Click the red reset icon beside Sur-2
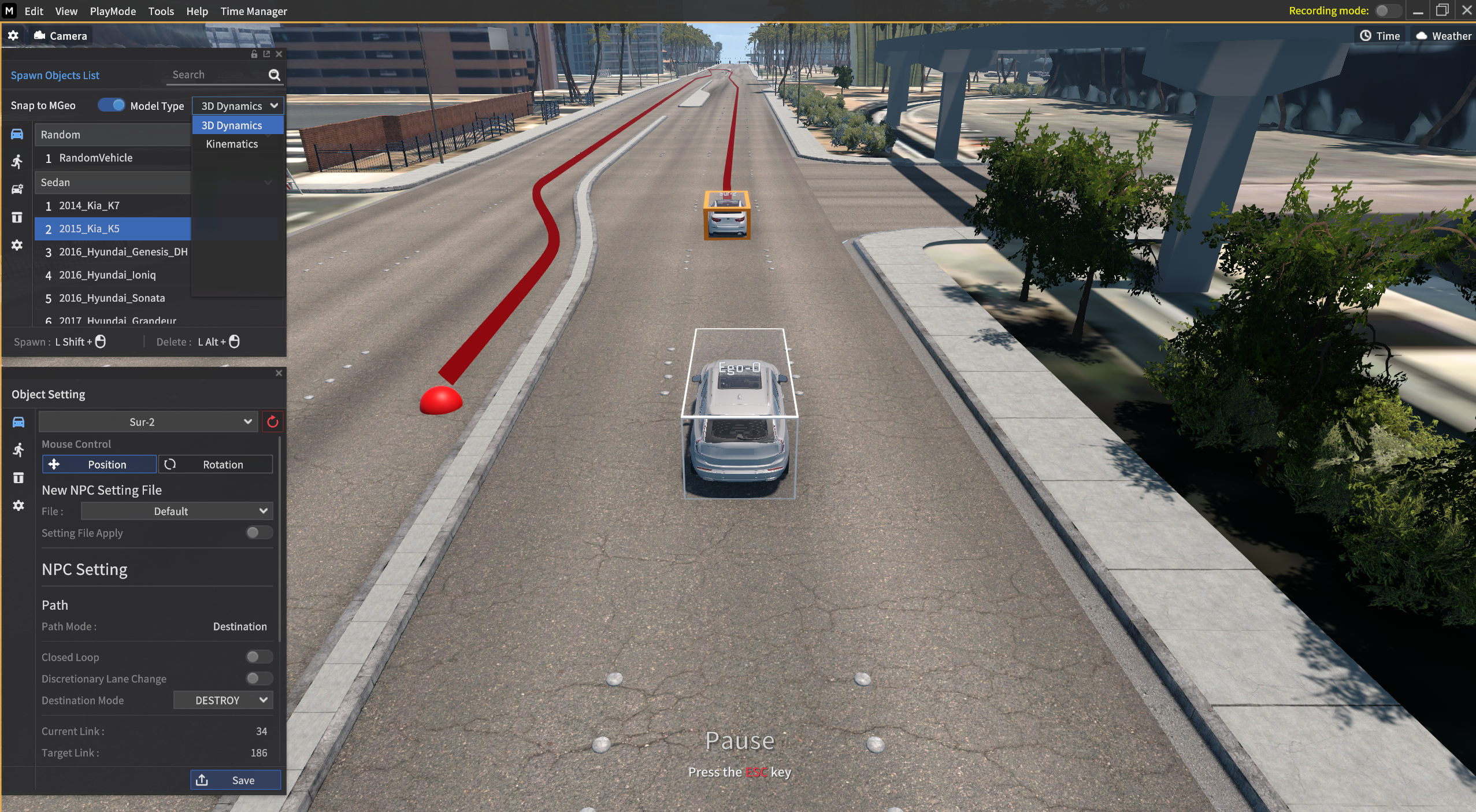The image size is (1476, 812). 273,422
